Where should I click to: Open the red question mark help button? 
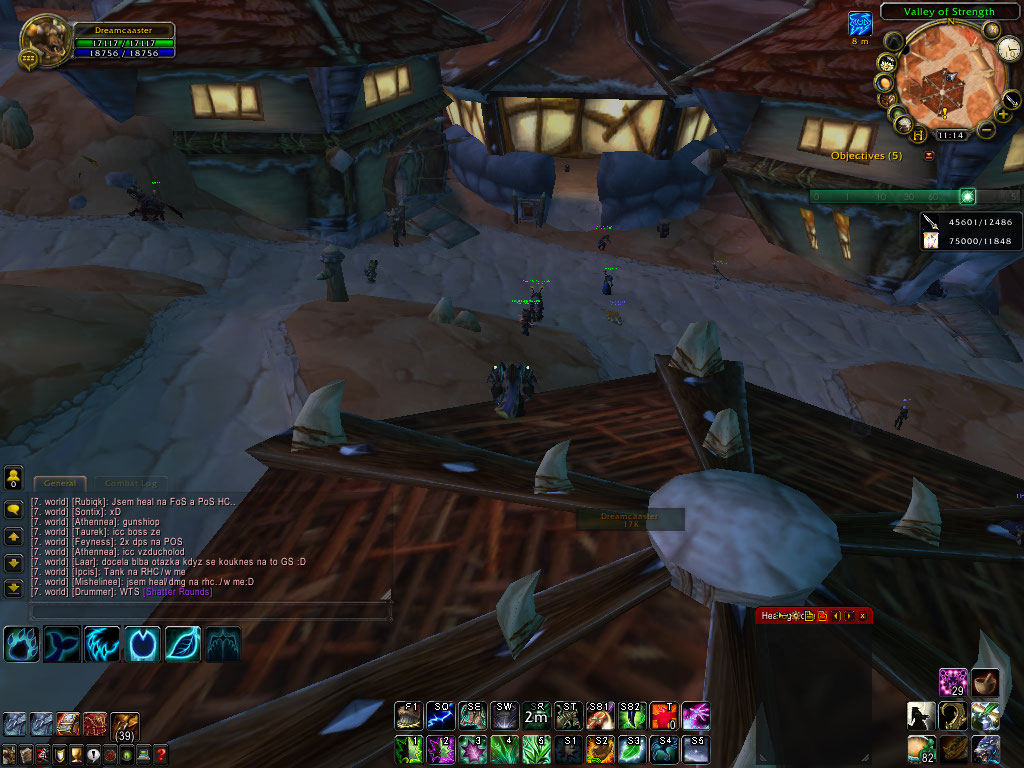(x=161, y=754)
